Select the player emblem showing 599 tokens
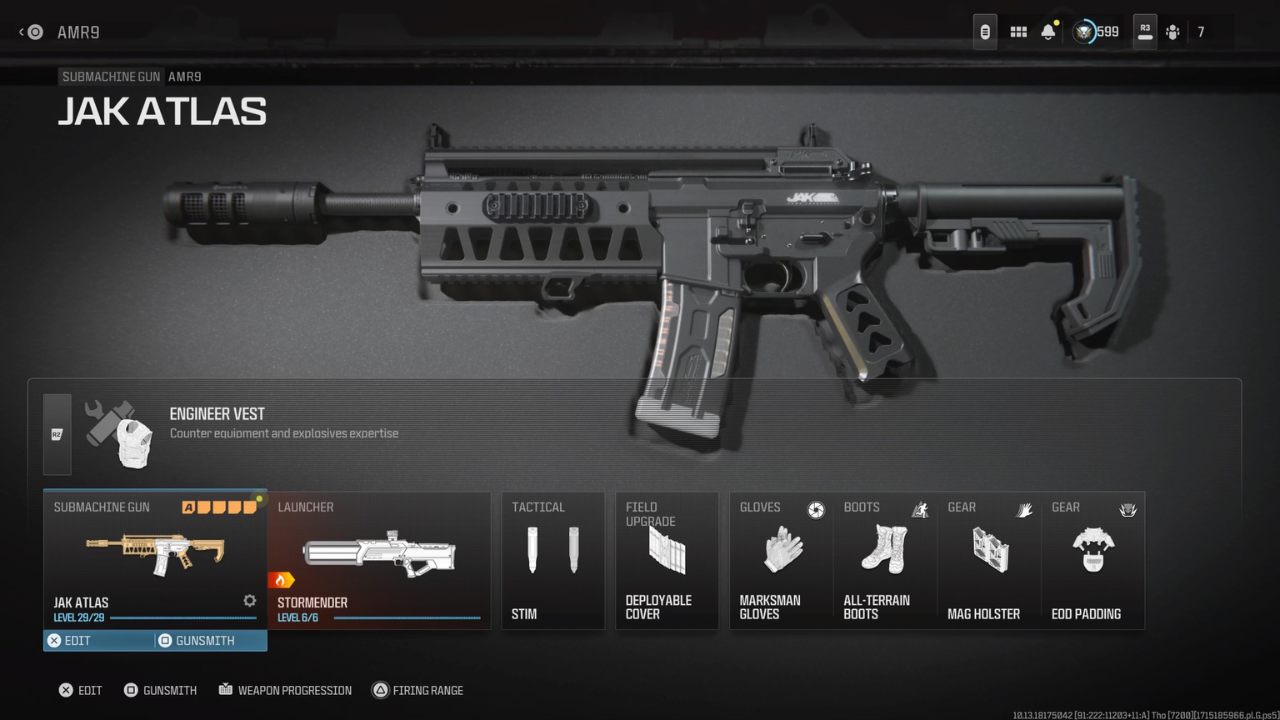This screenshot has width=1280, height=720. click(1087, 31)
